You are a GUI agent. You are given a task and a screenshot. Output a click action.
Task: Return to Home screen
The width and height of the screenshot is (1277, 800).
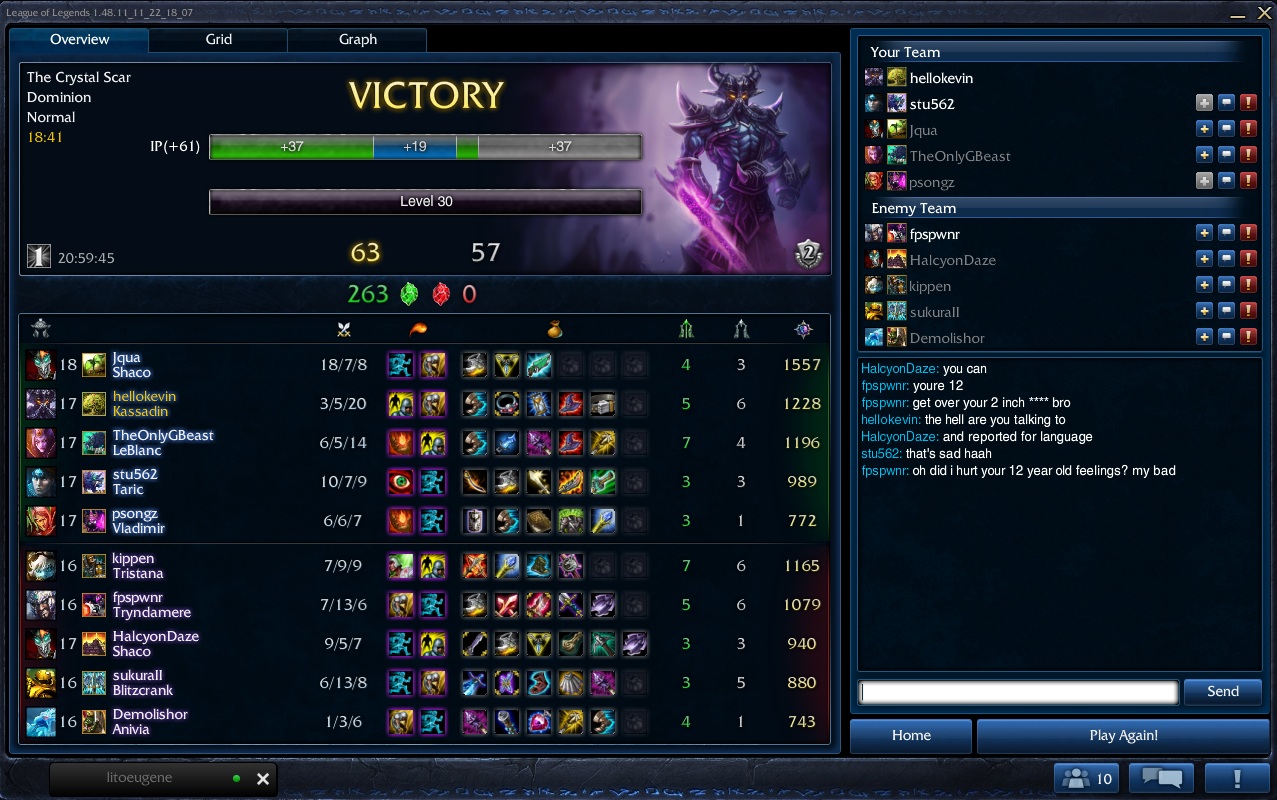tap(911, 736)
